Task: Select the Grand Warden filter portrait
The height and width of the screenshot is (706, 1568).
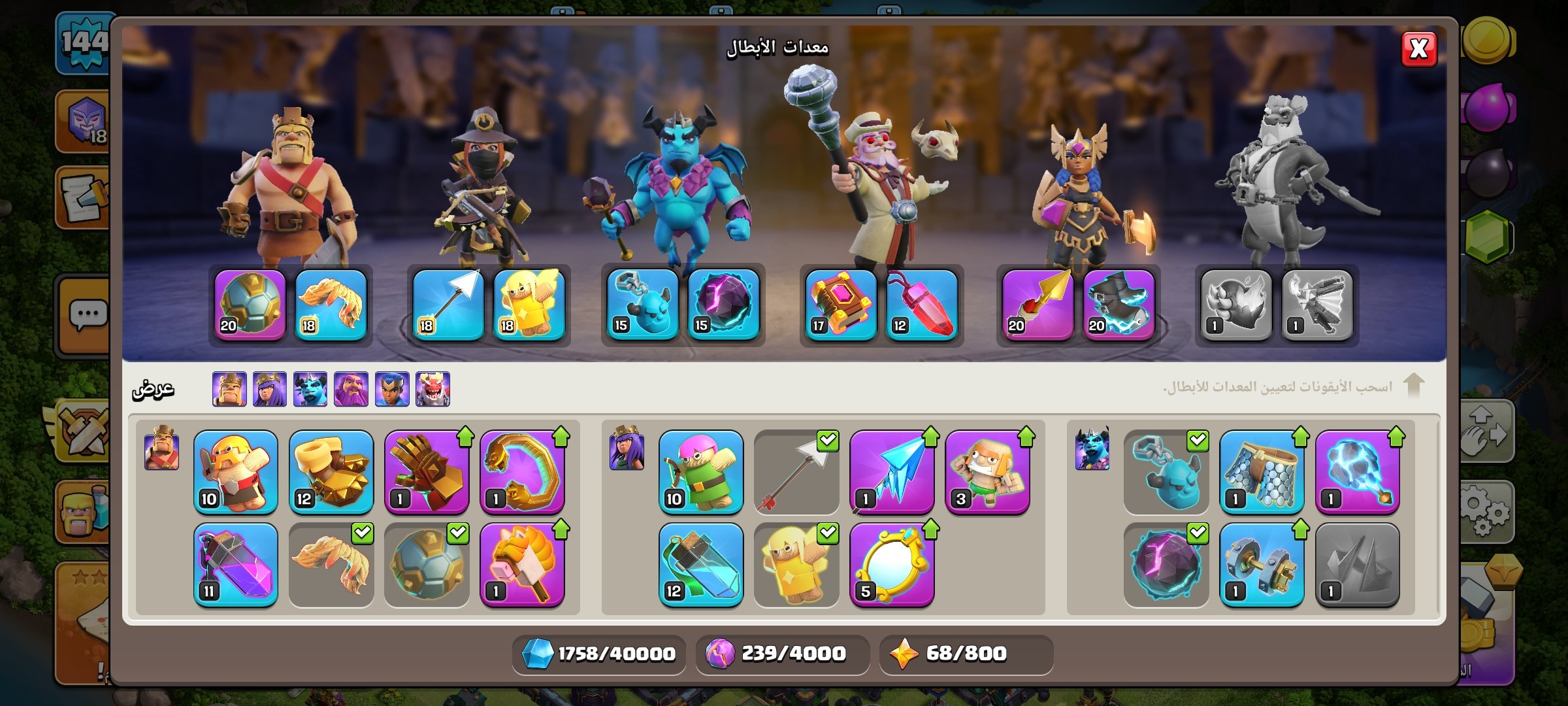Action: [351, 389]
